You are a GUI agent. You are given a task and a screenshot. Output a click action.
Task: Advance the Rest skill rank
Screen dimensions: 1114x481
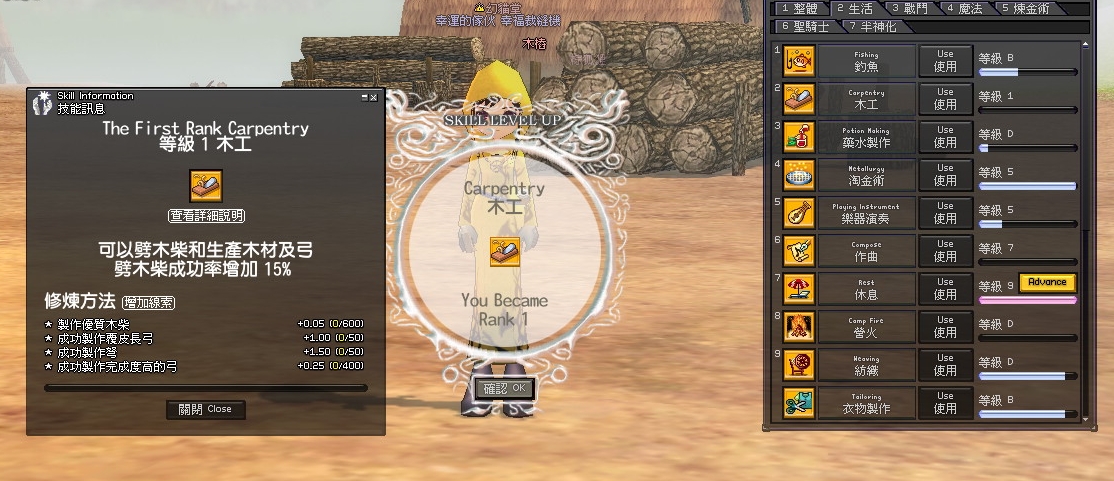(1047, 282)
